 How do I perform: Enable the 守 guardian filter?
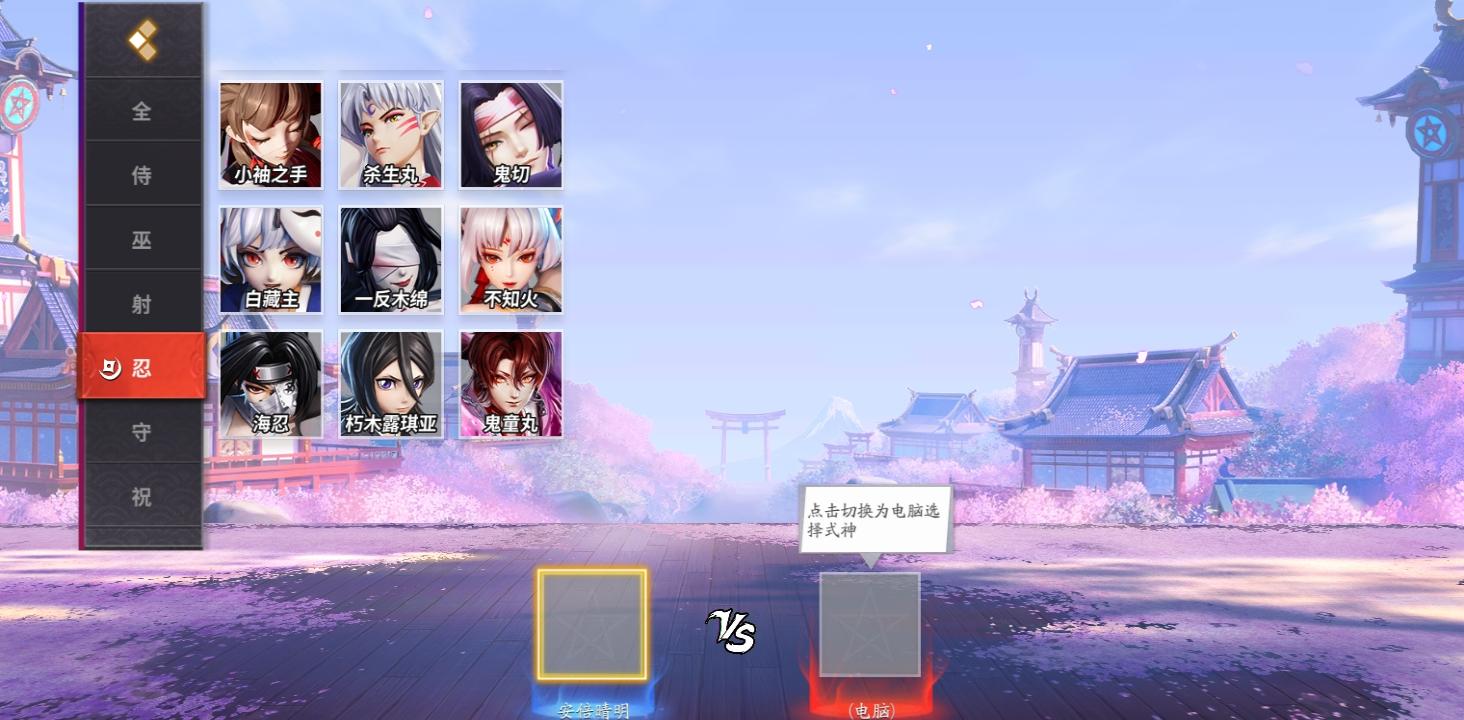[x=143, y=431]
